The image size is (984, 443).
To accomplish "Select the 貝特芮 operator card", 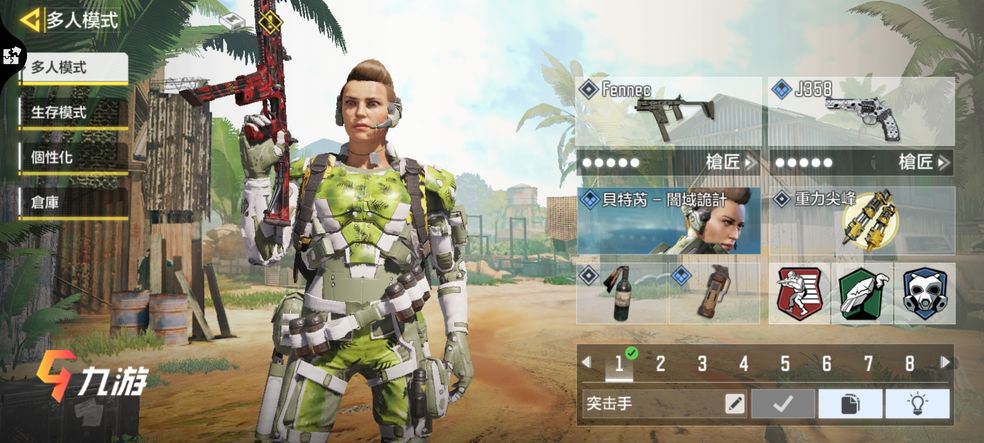I will coord(668,220).
